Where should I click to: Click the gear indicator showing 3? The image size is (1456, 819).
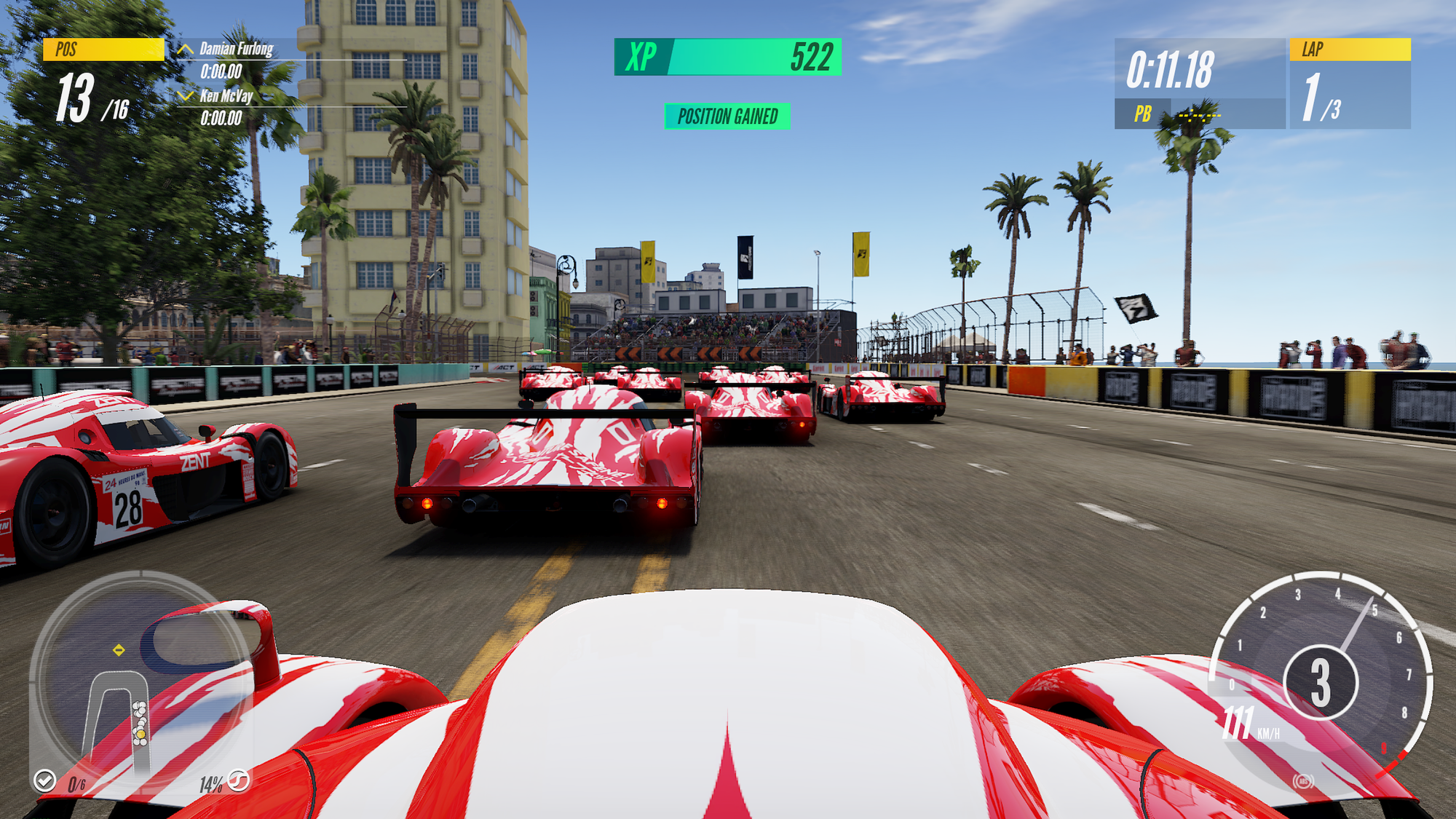tap(1321, 682)
